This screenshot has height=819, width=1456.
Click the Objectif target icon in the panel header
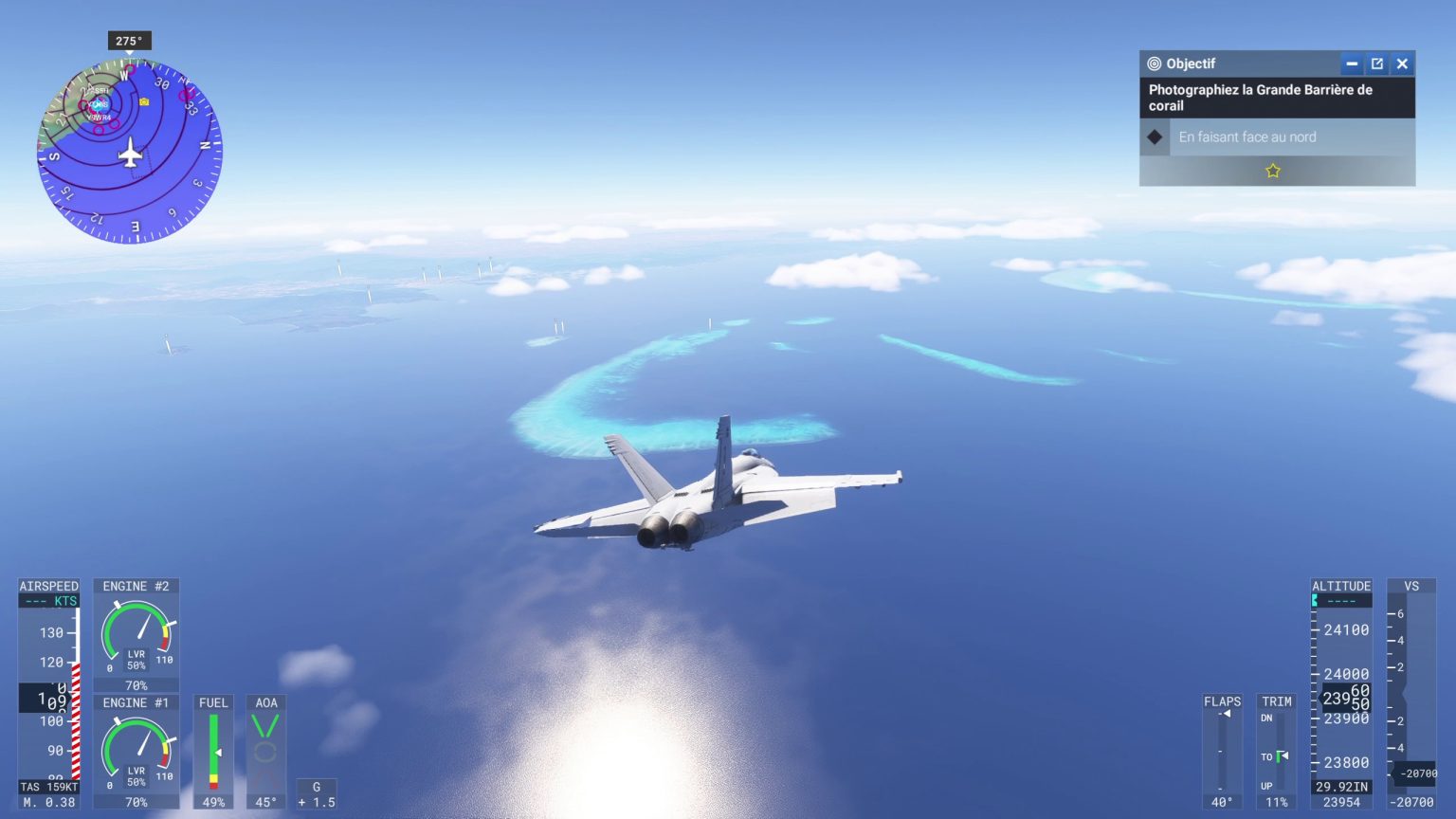click(1154, 64)
